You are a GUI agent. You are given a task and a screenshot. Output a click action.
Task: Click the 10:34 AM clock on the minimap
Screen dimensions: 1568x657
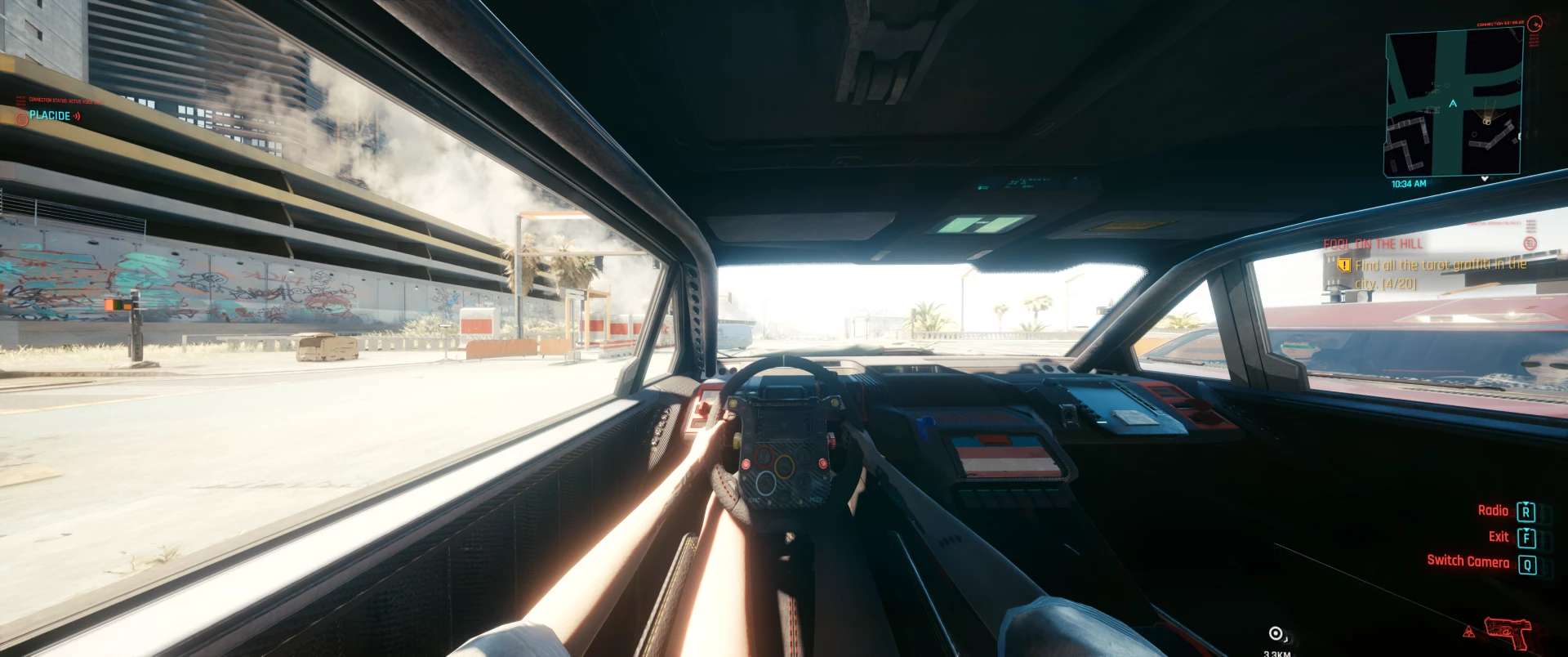click(x=1410, y=183)
